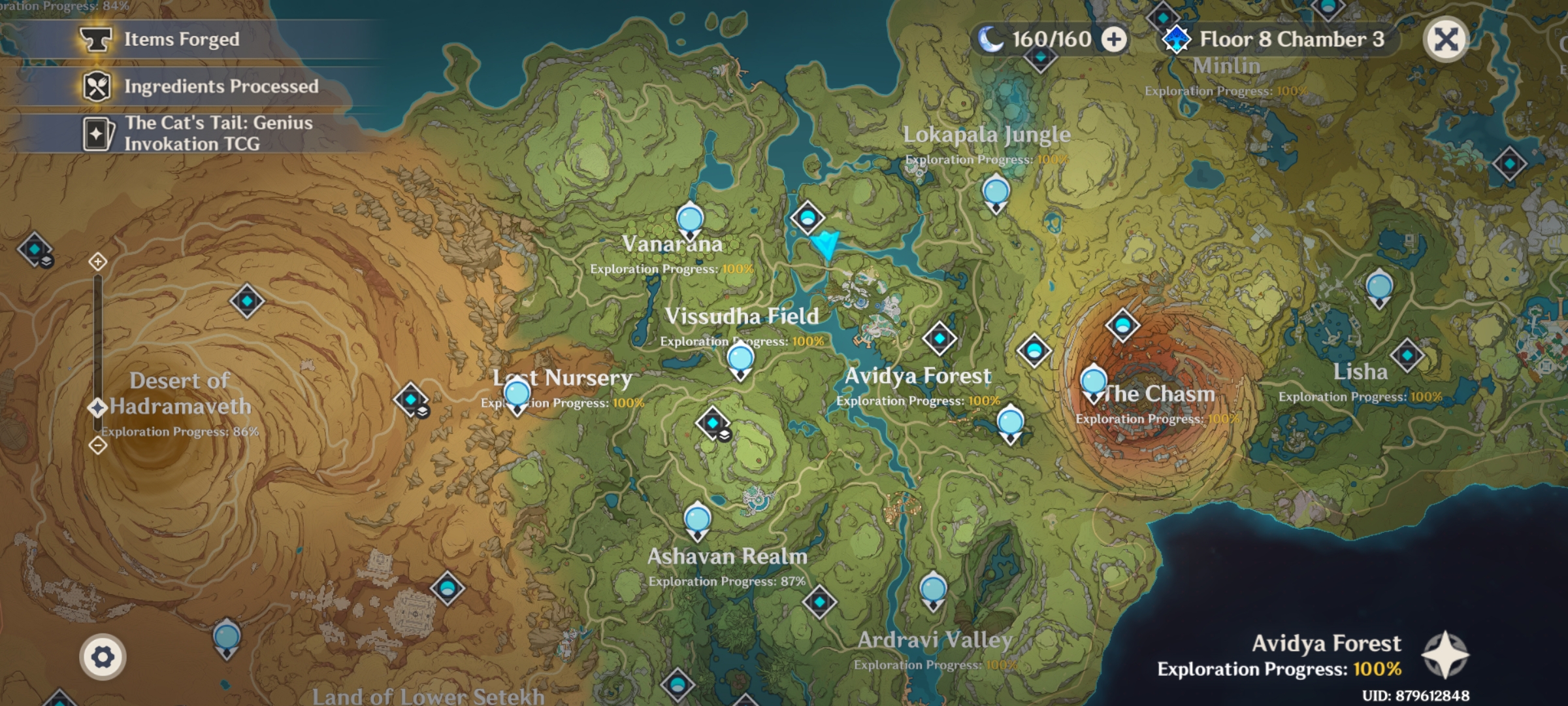Open the Spiral Abyss Floor 8 Chamber 3 icon
Image resolution: width=1568 pixels, height=706 pixels.
pos(1178,39)
